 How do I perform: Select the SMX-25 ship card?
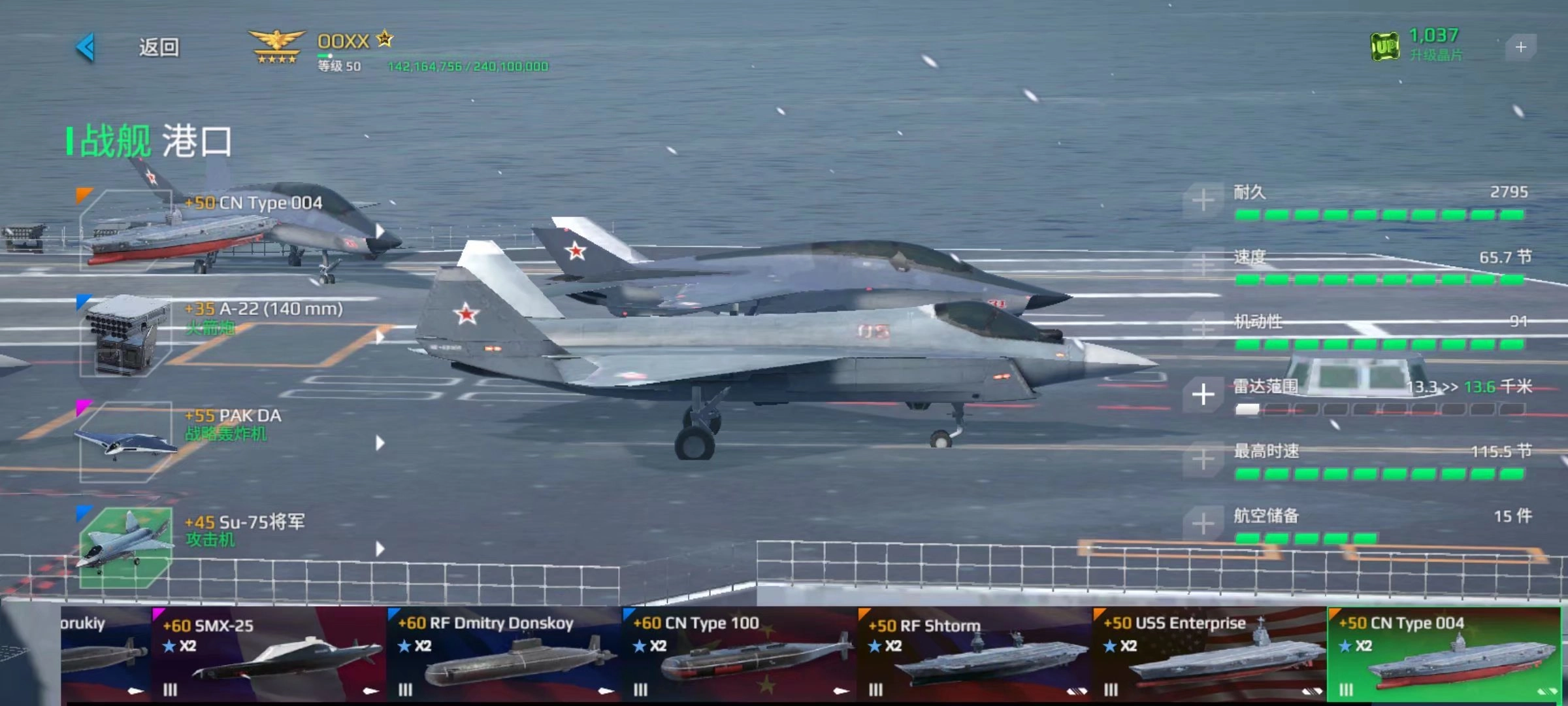coord(268,654)
